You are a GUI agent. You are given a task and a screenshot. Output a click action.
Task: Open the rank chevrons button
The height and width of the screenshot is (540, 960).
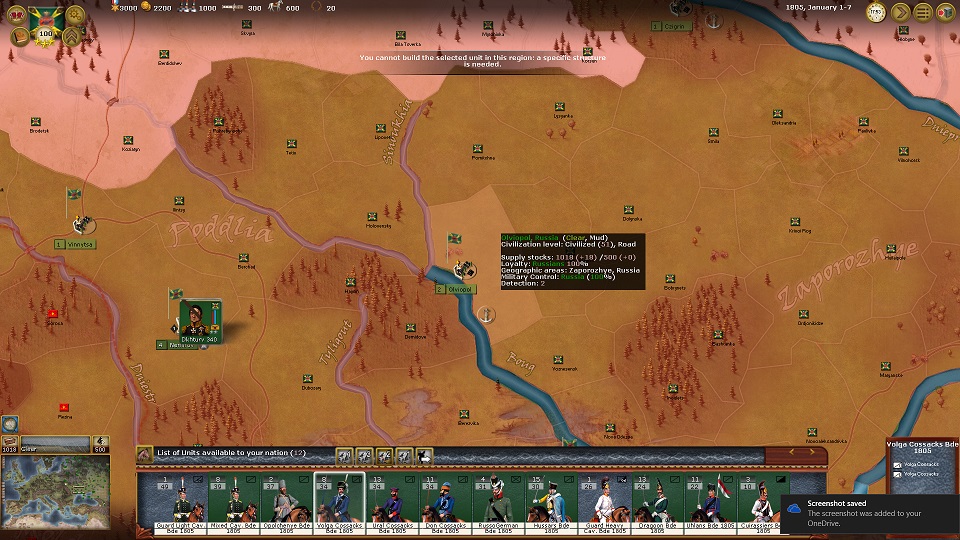pyautogui.click(x=72, y=38)
